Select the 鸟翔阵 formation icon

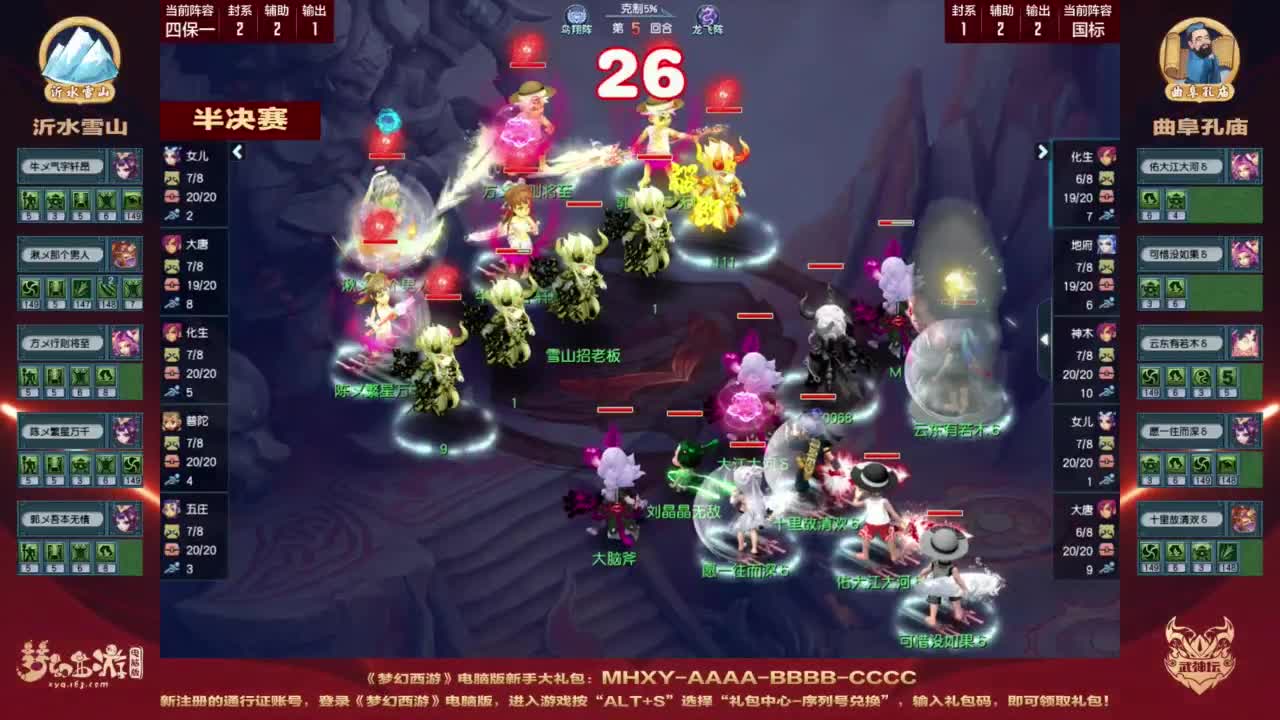(576, 14)
